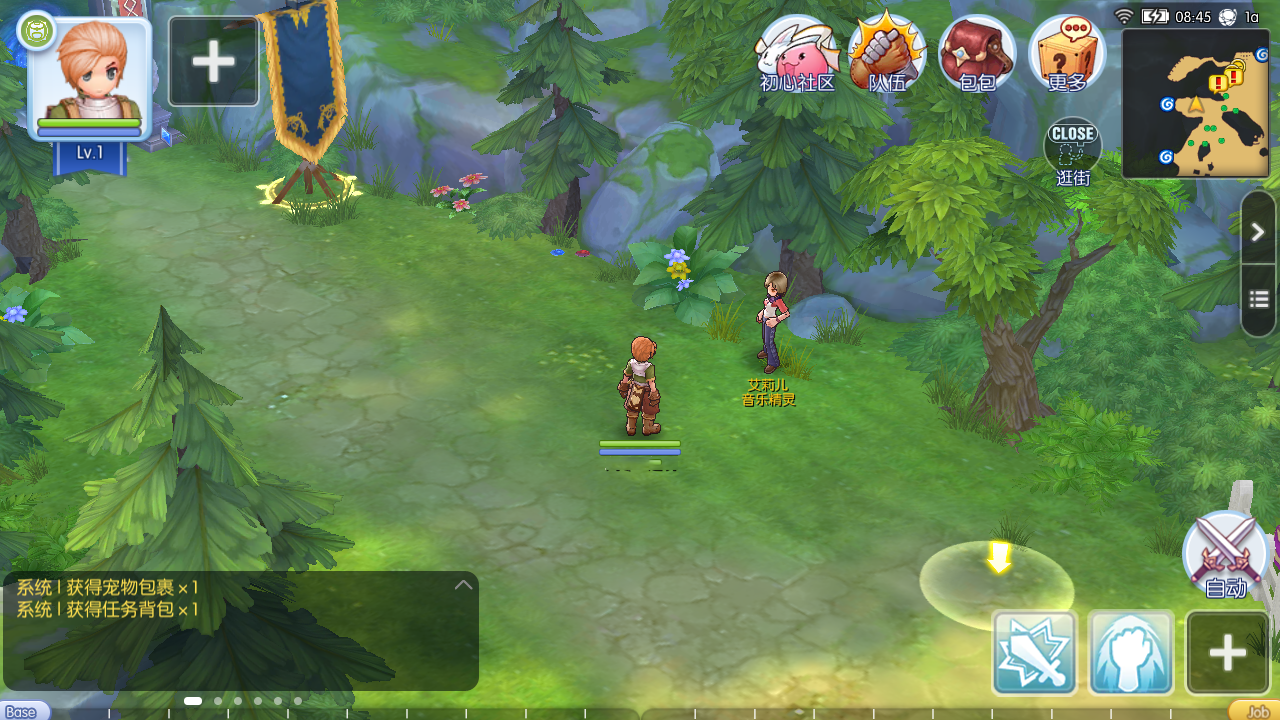Image resolution: width=1280 pixels, height=720 pixels.
Task: Expand the system chat log arrow
Action: (463, 585)
